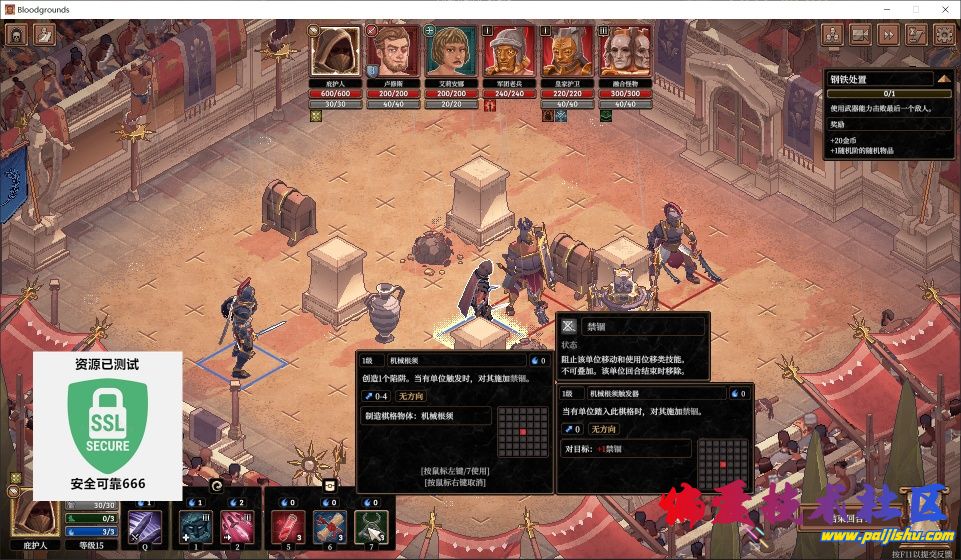Open the scroll log button beside the skull
The image size is (961, 560).
pos(45,34)
